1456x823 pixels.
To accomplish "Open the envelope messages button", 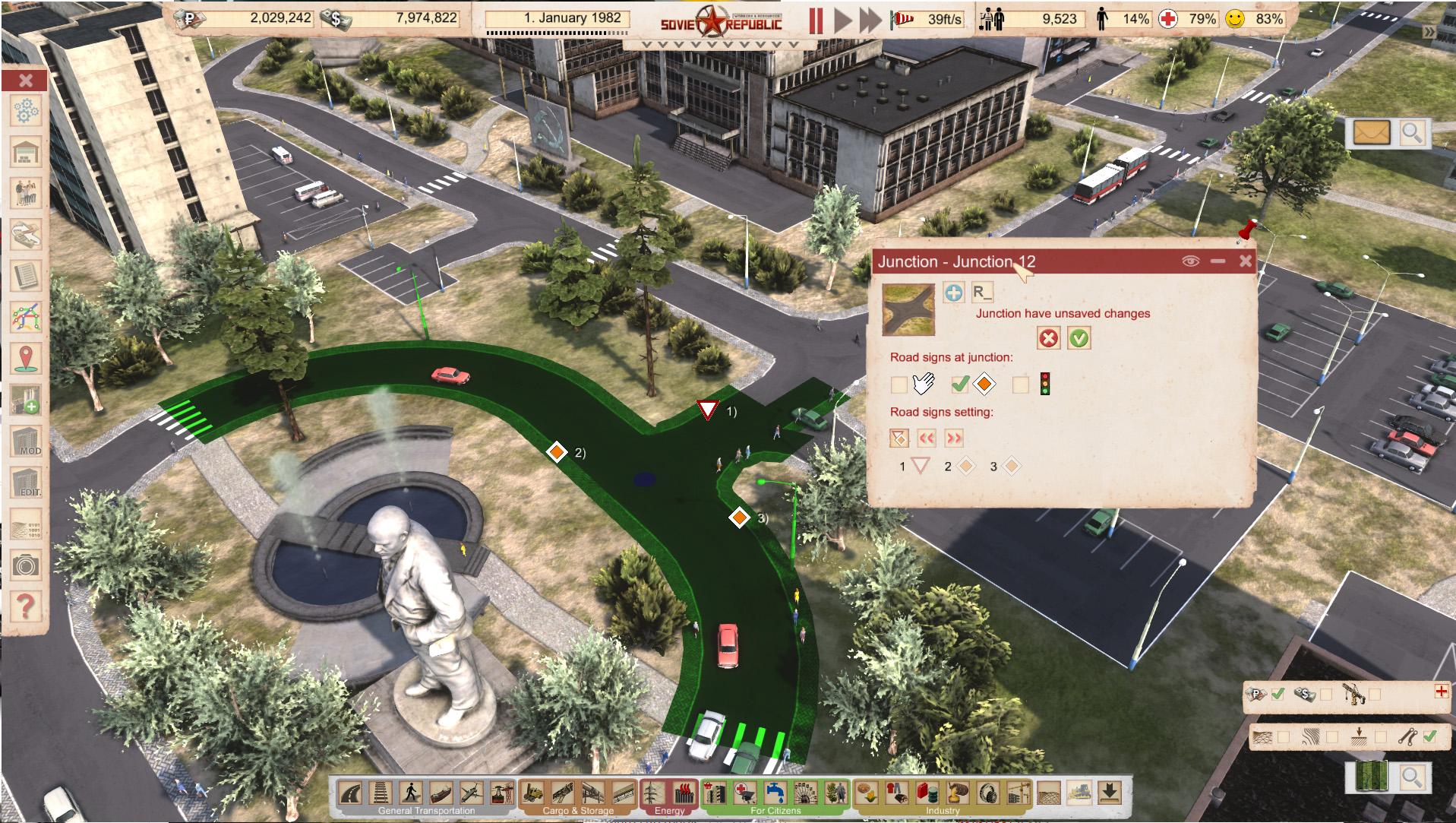I will coord(1371,133).
